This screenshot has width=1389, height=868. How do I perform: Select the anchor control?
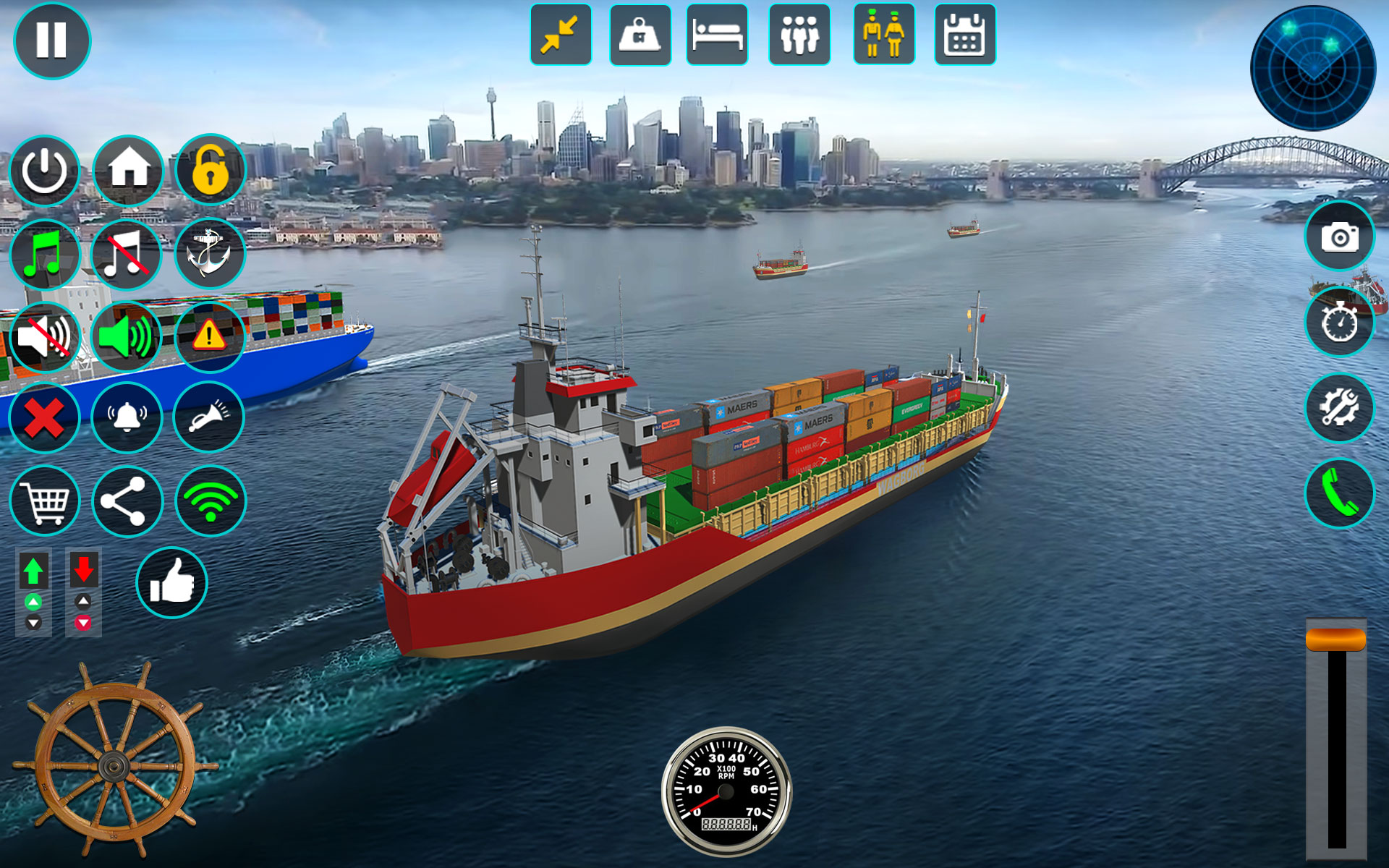(x=209, y=254)
